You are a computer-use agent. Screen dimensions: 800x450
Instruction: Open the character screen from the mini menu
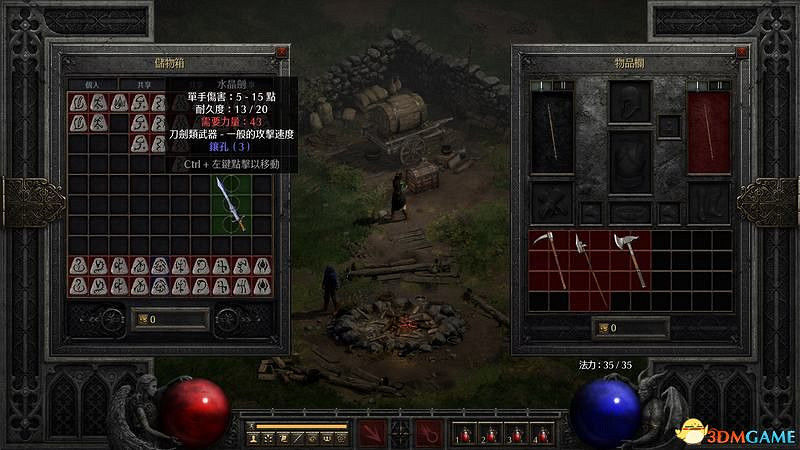255,438
